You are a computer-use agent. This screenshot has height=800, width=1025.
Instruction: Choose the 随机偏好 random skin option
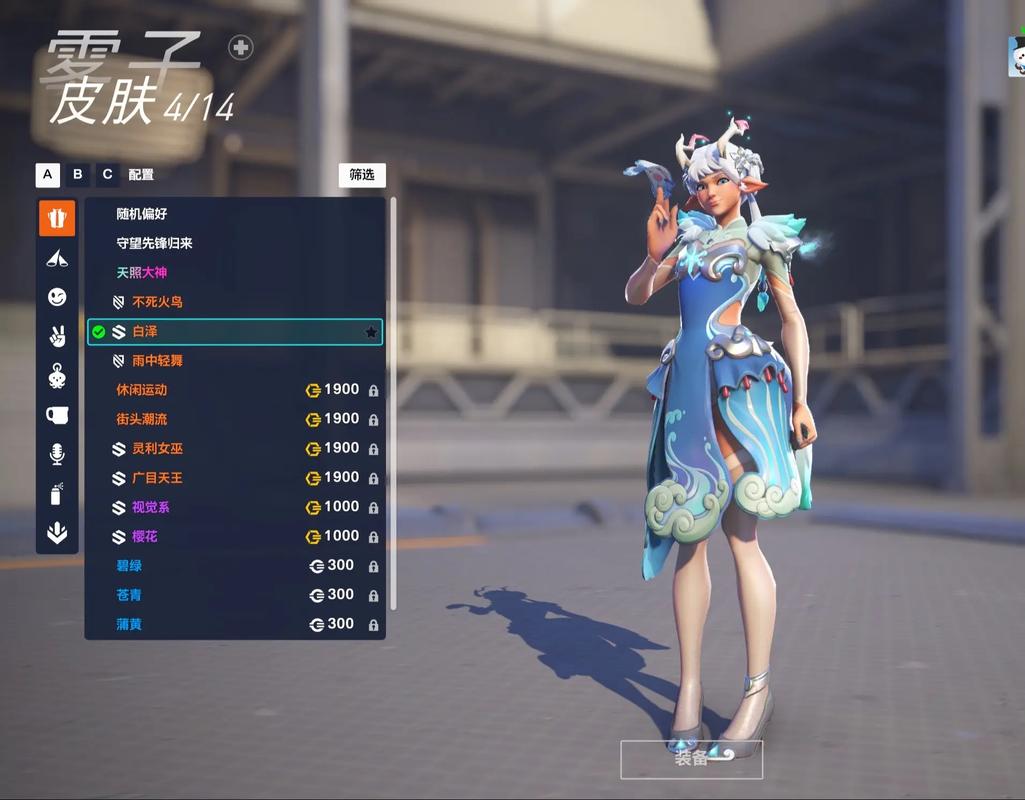tap(142, 214)
